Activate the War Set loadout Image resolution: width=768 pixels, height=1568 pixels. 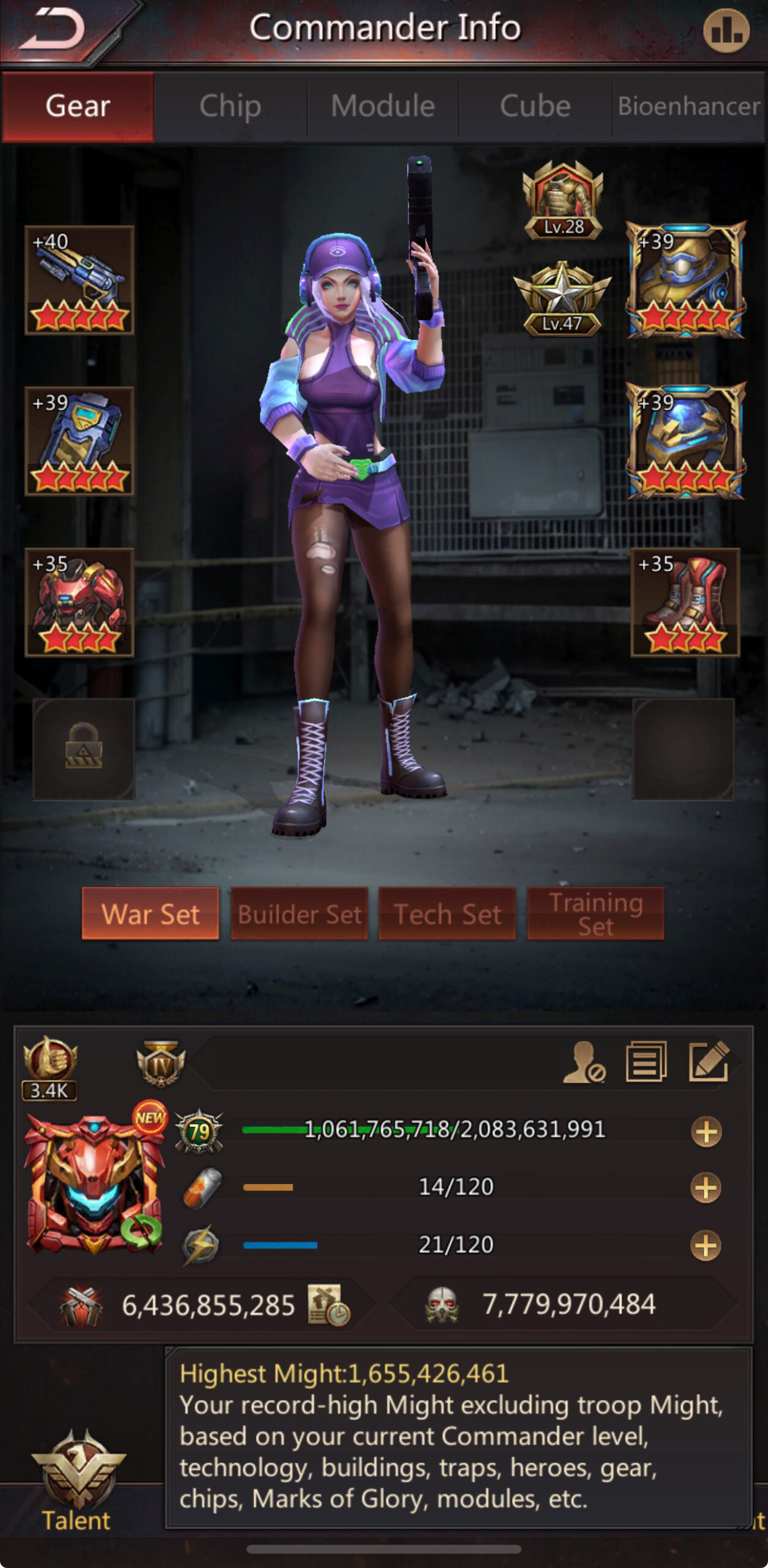coord(151,913)
